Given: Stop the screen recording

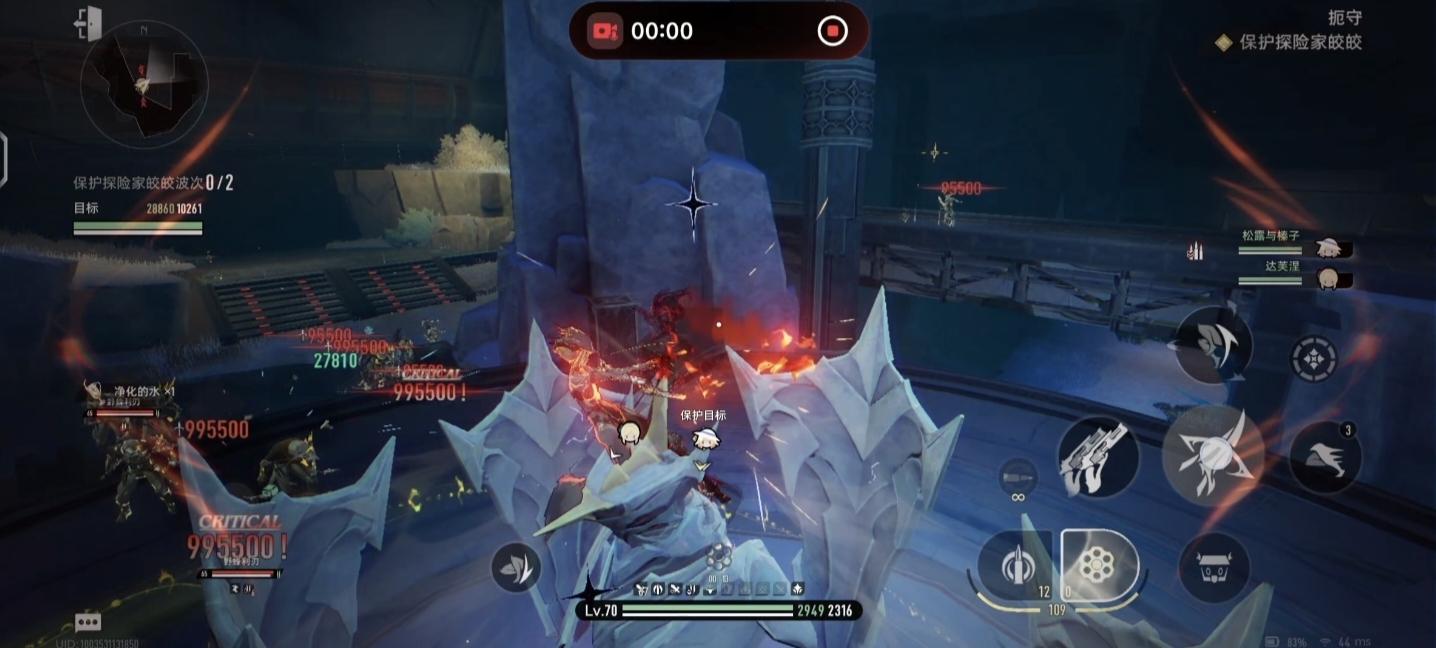Looking at the screenshot, I should click(832, 31).
